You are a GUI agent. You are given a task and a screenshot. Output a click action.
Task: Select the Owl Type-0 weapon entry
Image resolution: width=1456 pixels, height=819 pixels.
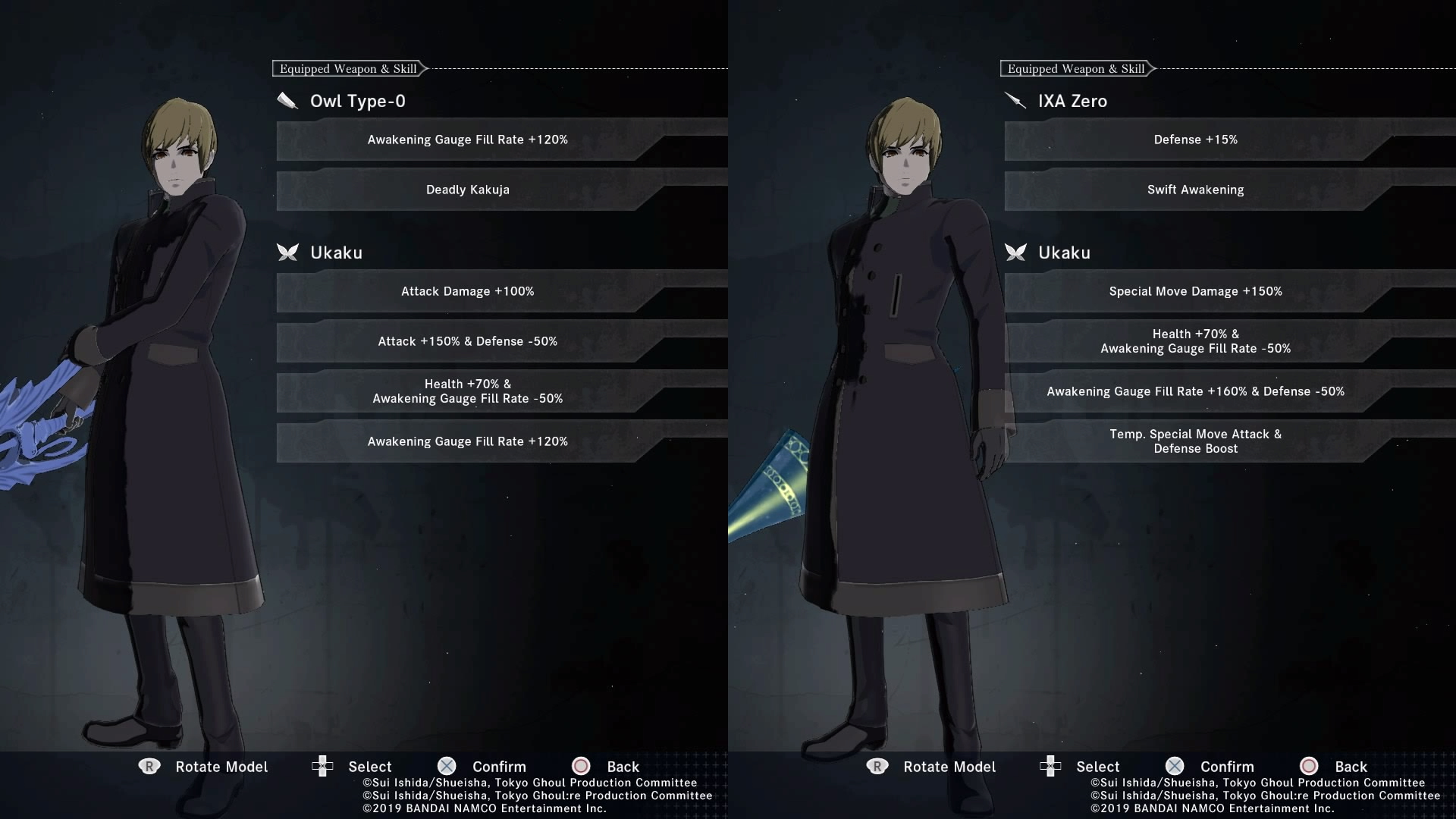[357, 101]
